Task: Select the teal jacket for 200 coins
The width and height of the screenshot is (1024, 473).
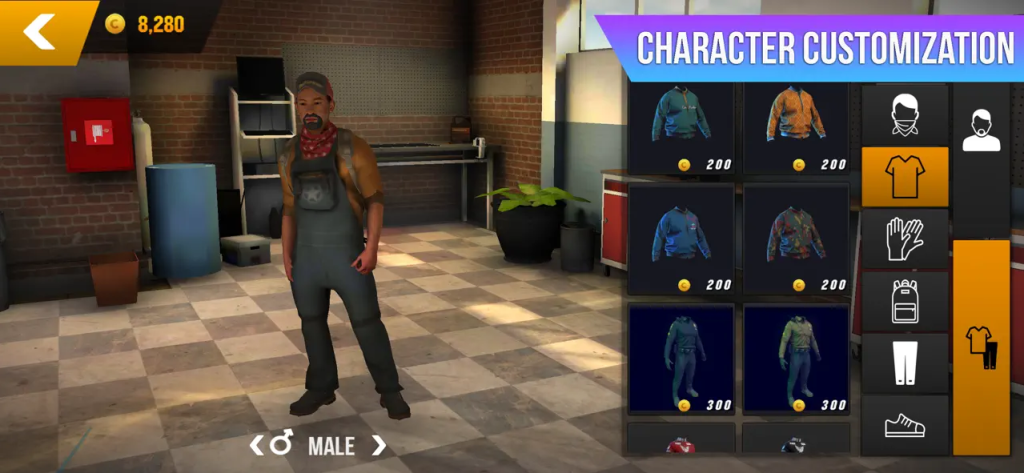Action: [x=681, y=128]
